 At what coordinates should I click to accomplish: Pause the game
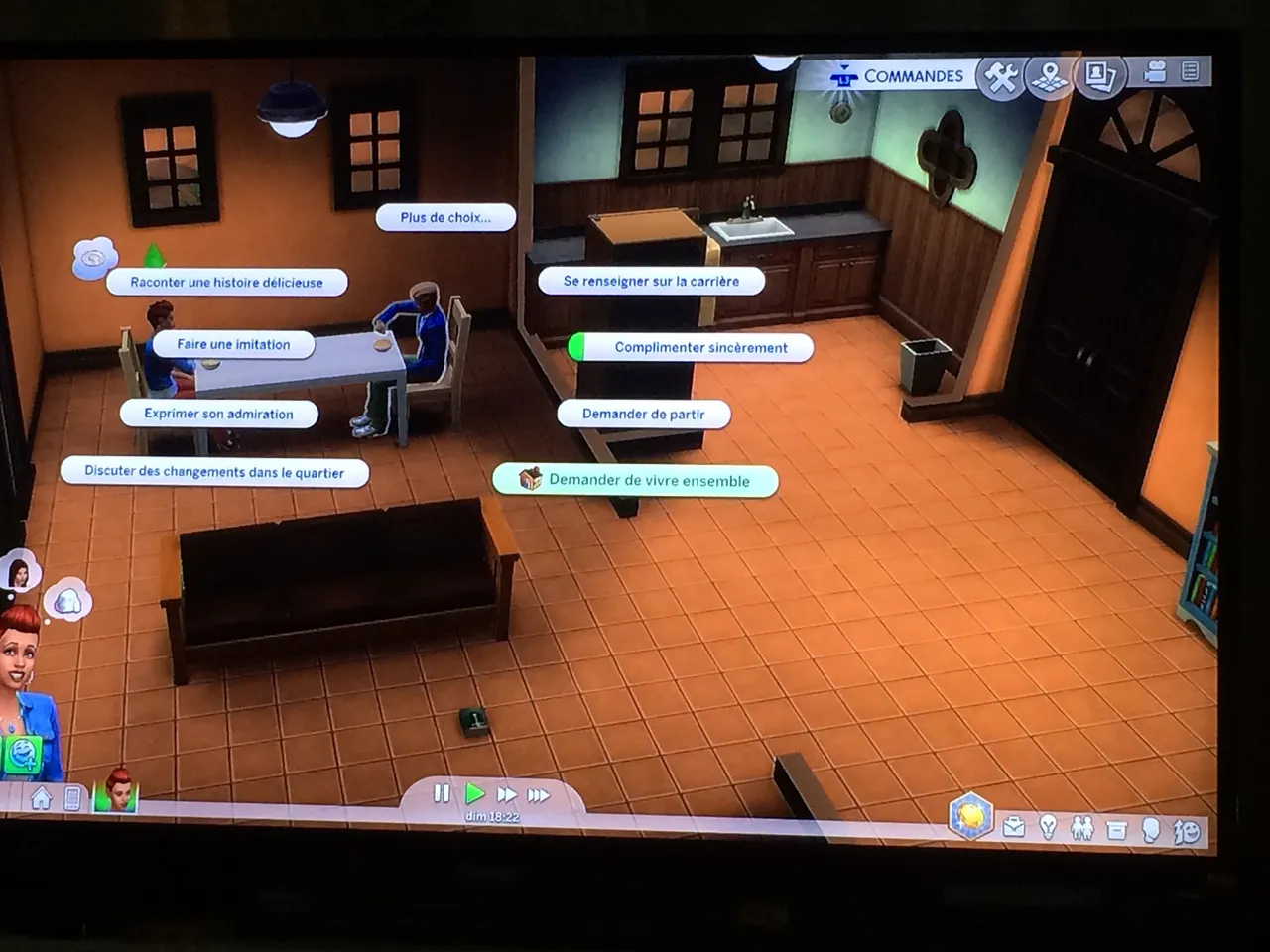click(x=442, y=793)
